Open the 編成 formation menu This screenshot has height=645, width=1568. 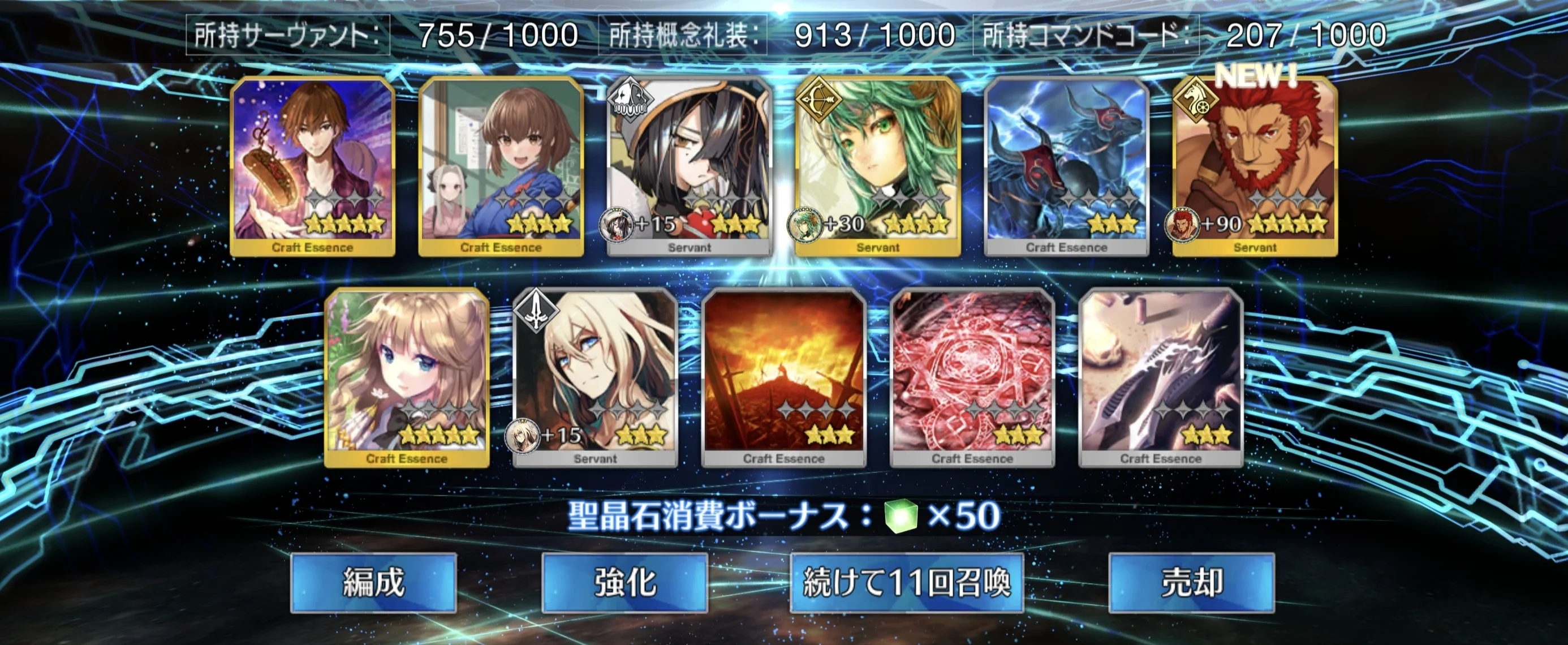373,582
